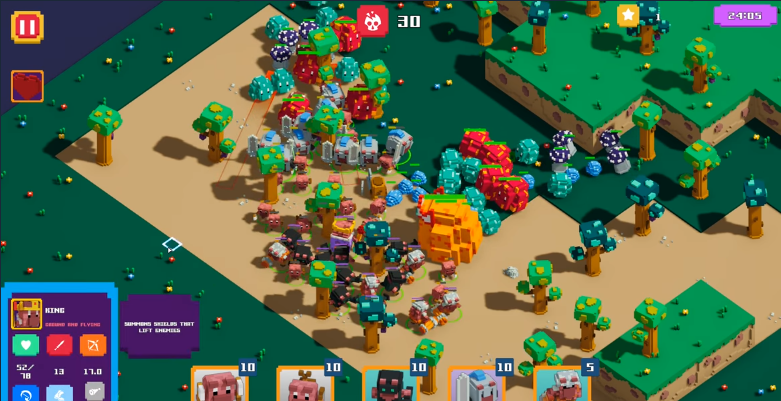Click the red heart icon below pause
Image resolution: width=781 pixels, height=401 pixels.
(27, 86)
